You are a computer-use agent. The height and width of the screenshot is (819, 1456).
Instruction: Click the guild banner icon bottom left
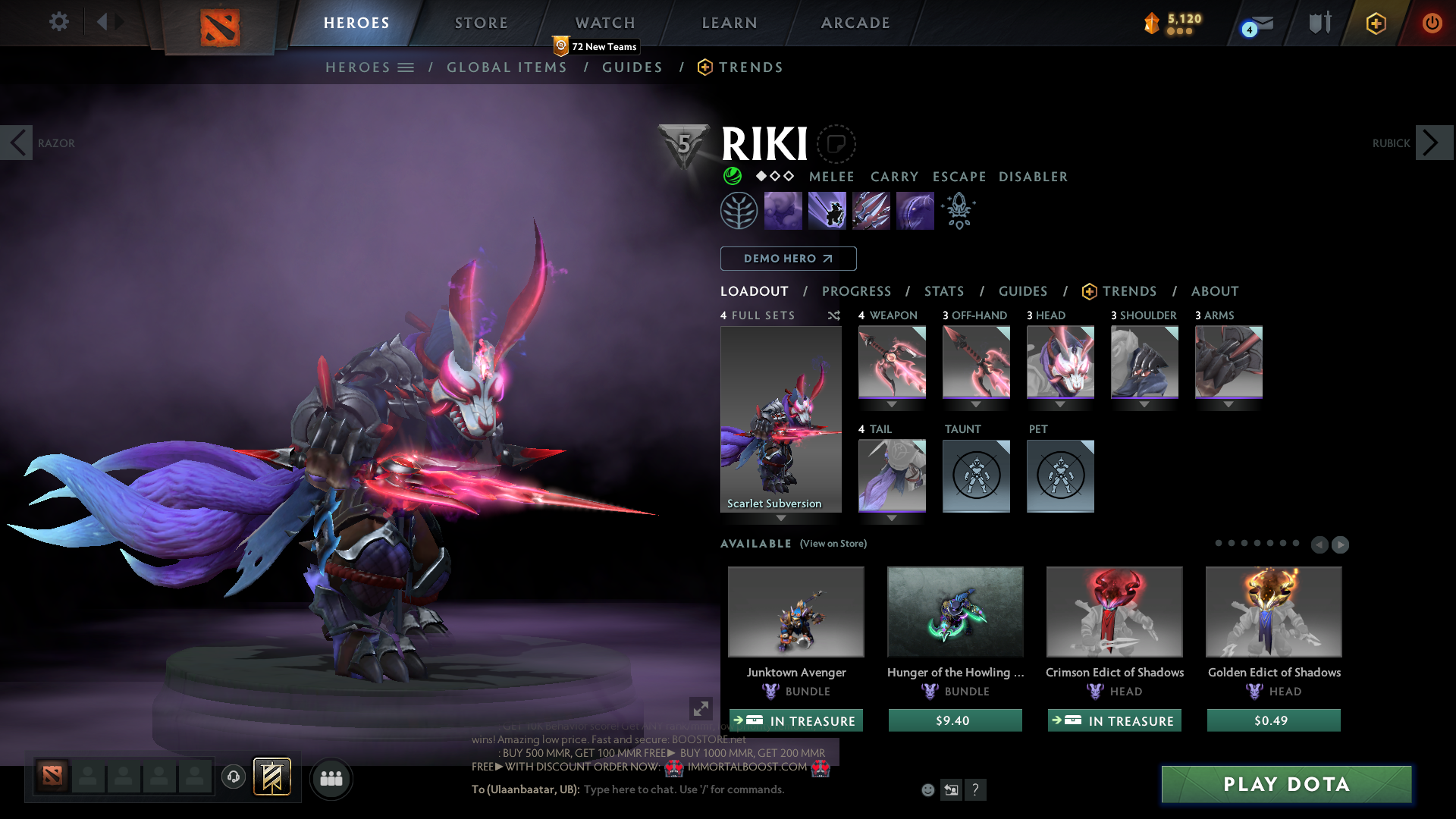click(x=272, y=777)
